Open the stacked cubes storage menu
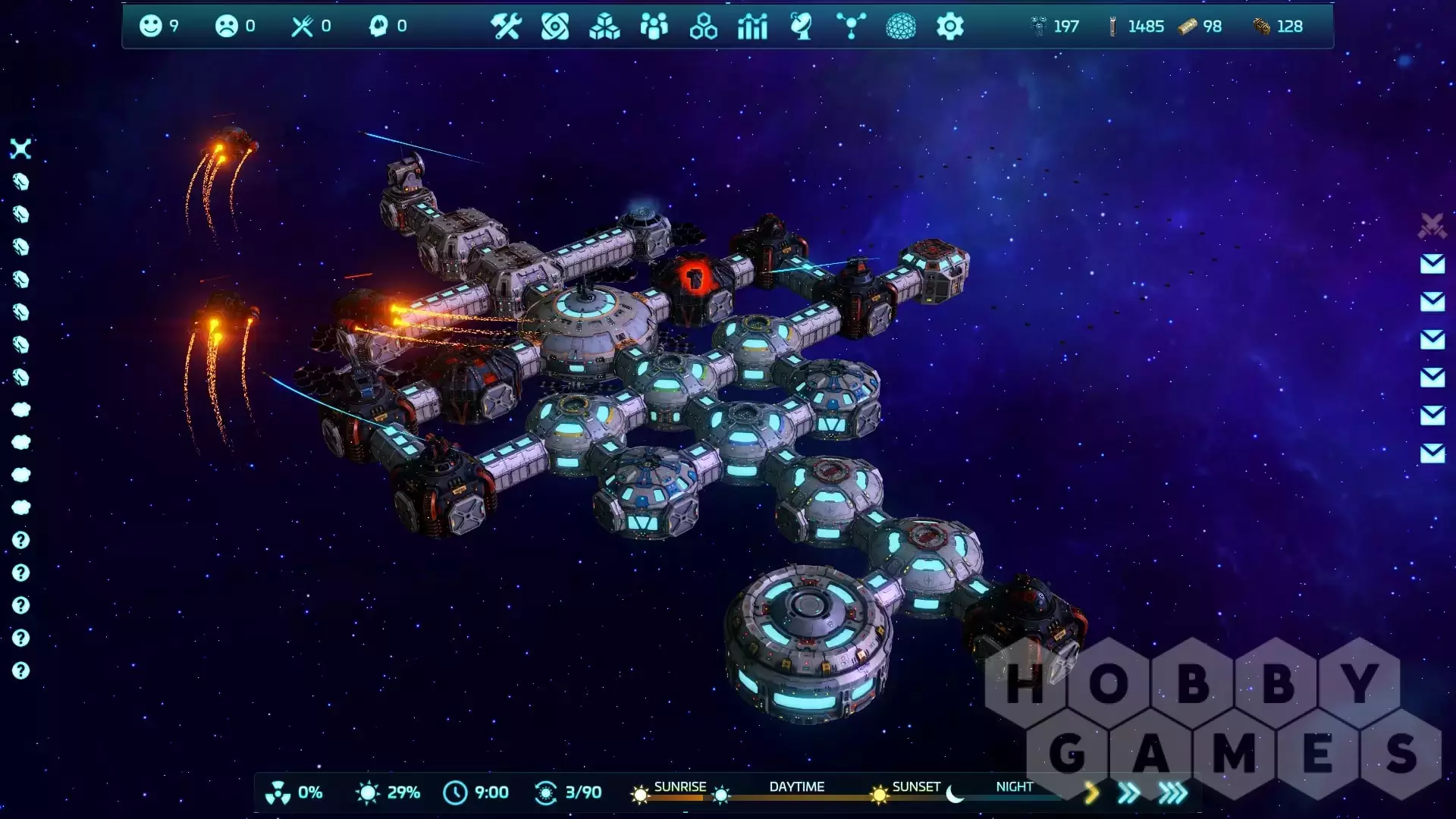This screenshot has width=1456, height=819. pos(604,27)
